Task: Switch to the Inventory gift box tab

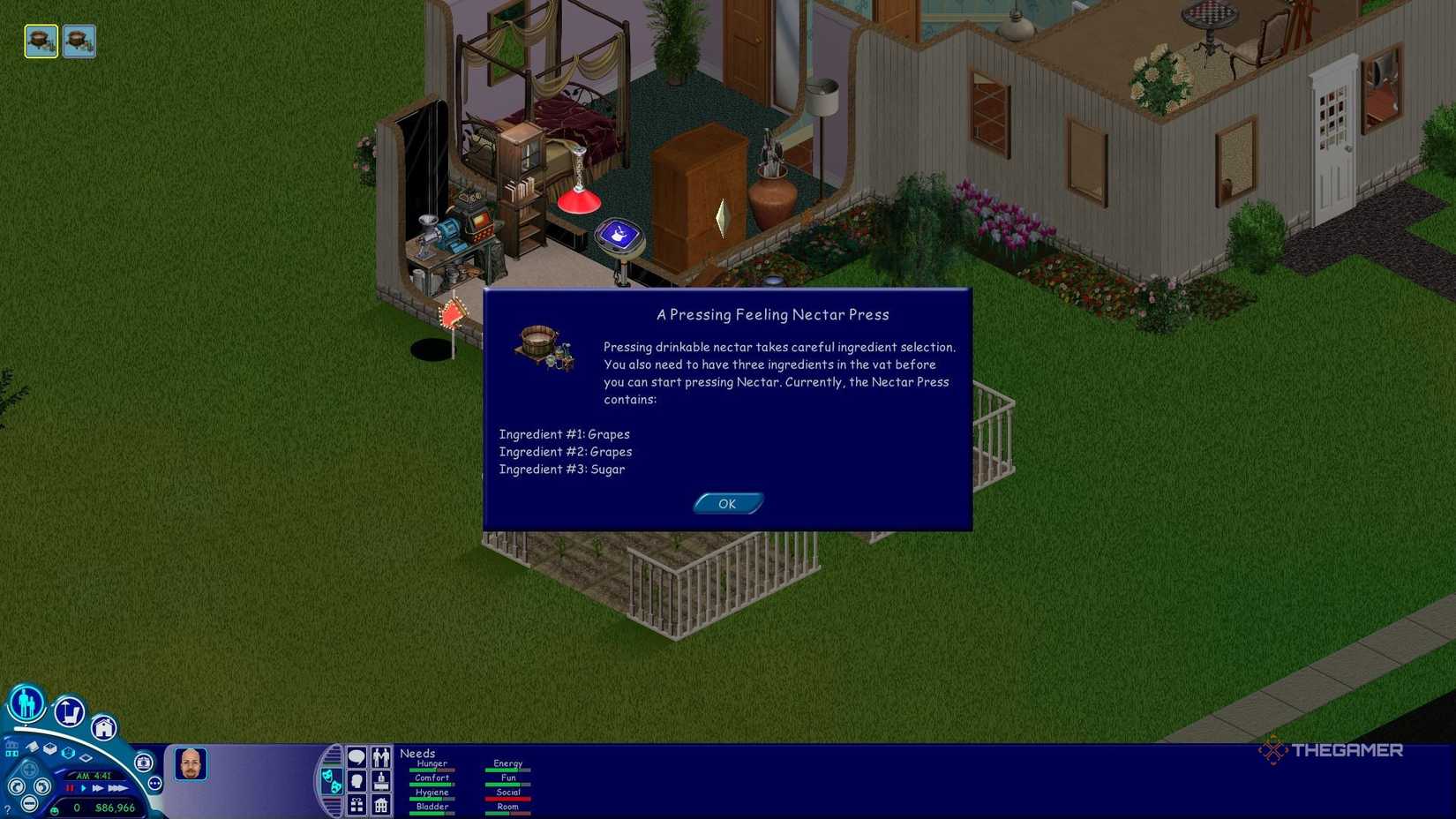Action: click(x=356, y=805)
